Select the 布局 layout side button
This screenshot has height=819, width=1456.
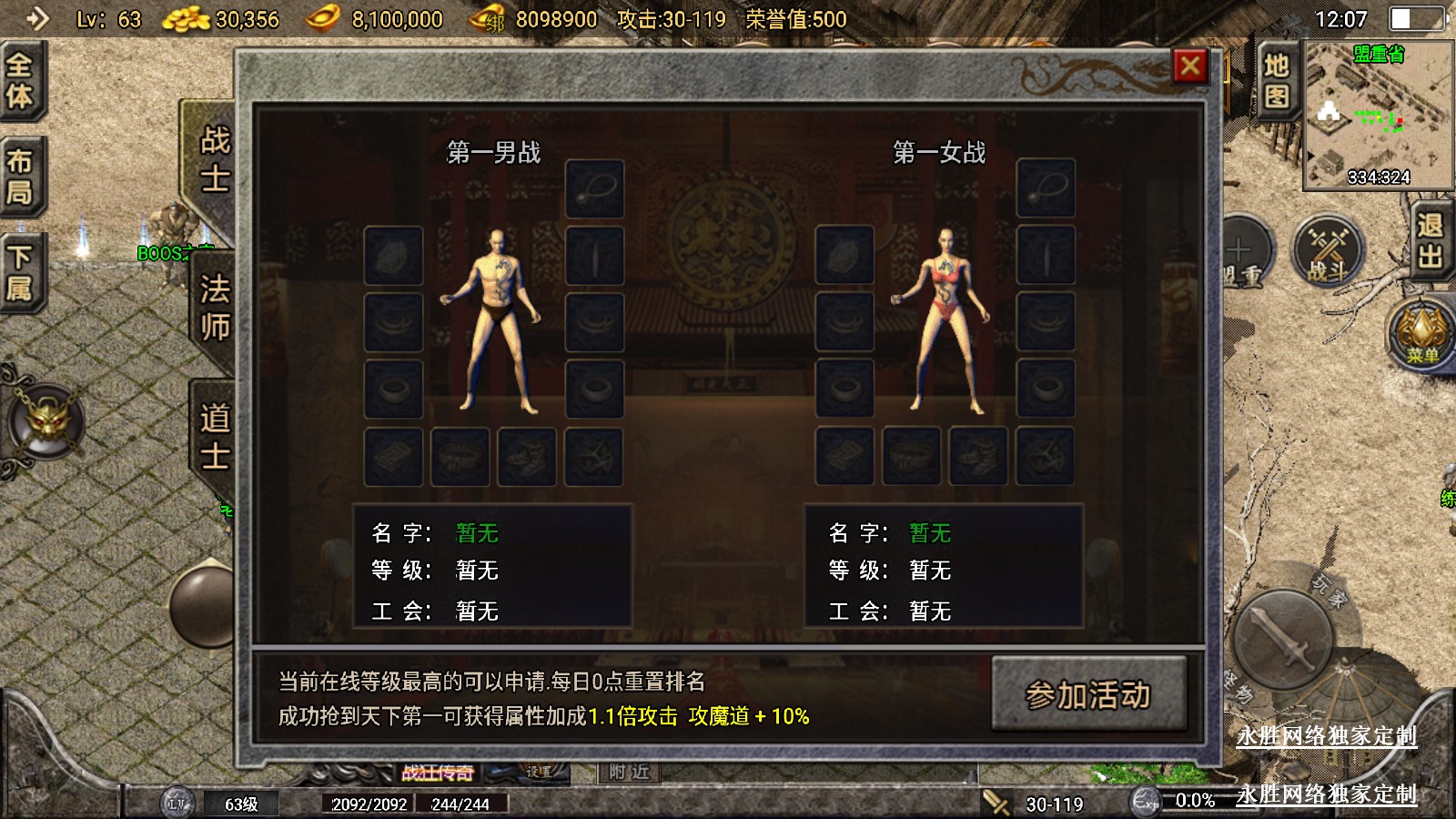tap(20, 177)
